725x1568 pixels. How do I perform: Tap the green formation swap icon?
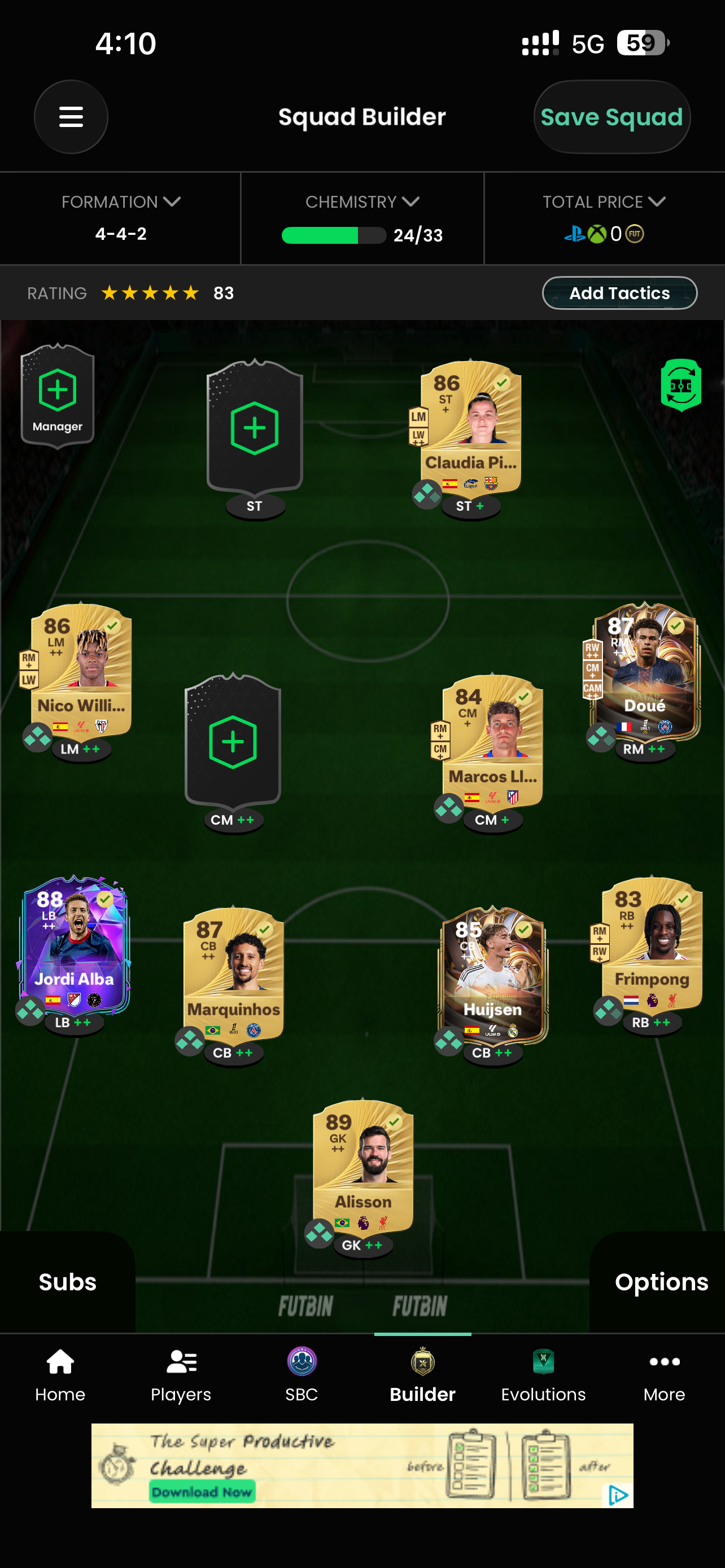[682, 386]
